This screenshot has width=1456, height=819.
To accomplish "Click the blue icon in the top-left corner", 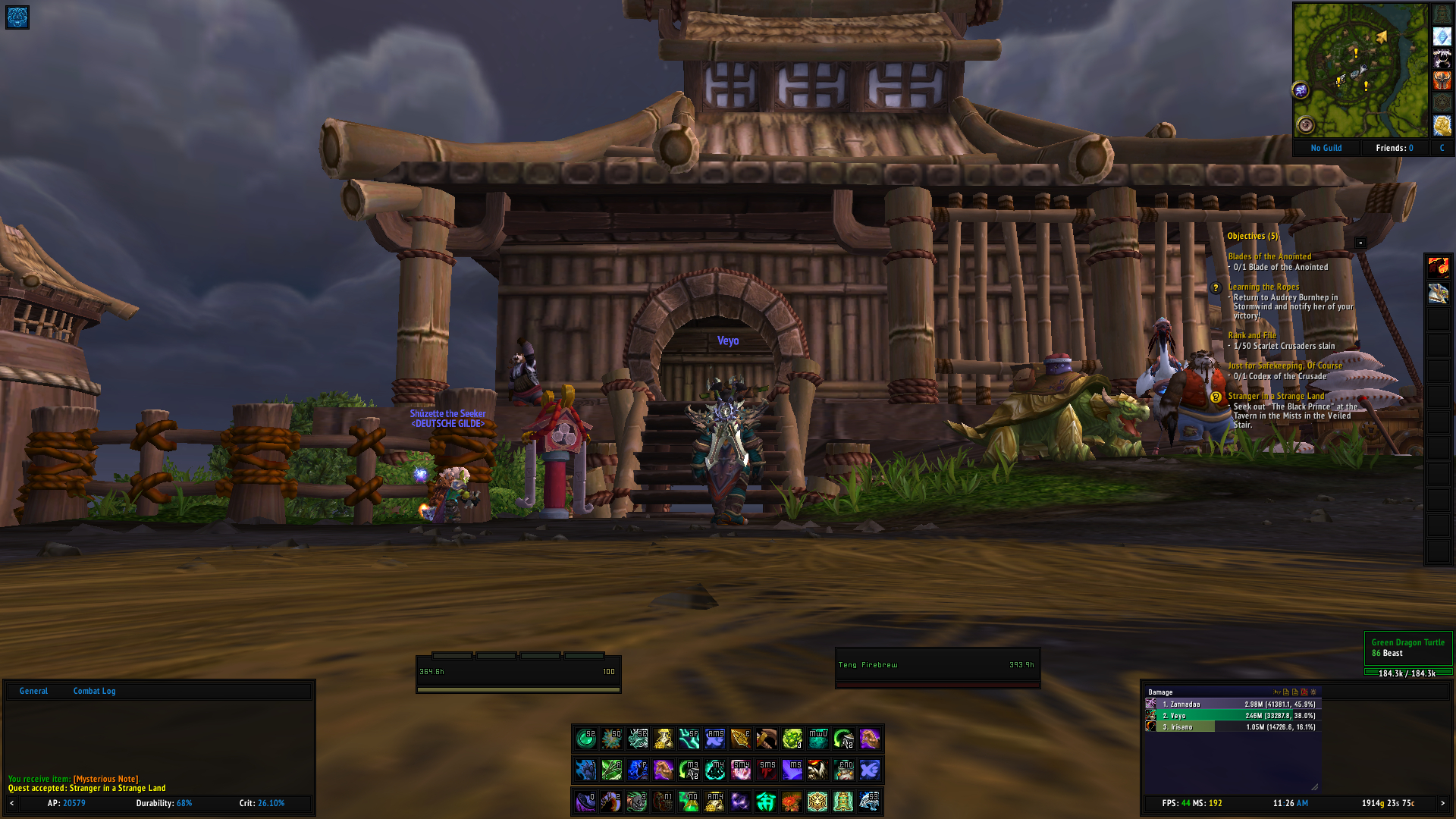I will click(x=17, y=17).
